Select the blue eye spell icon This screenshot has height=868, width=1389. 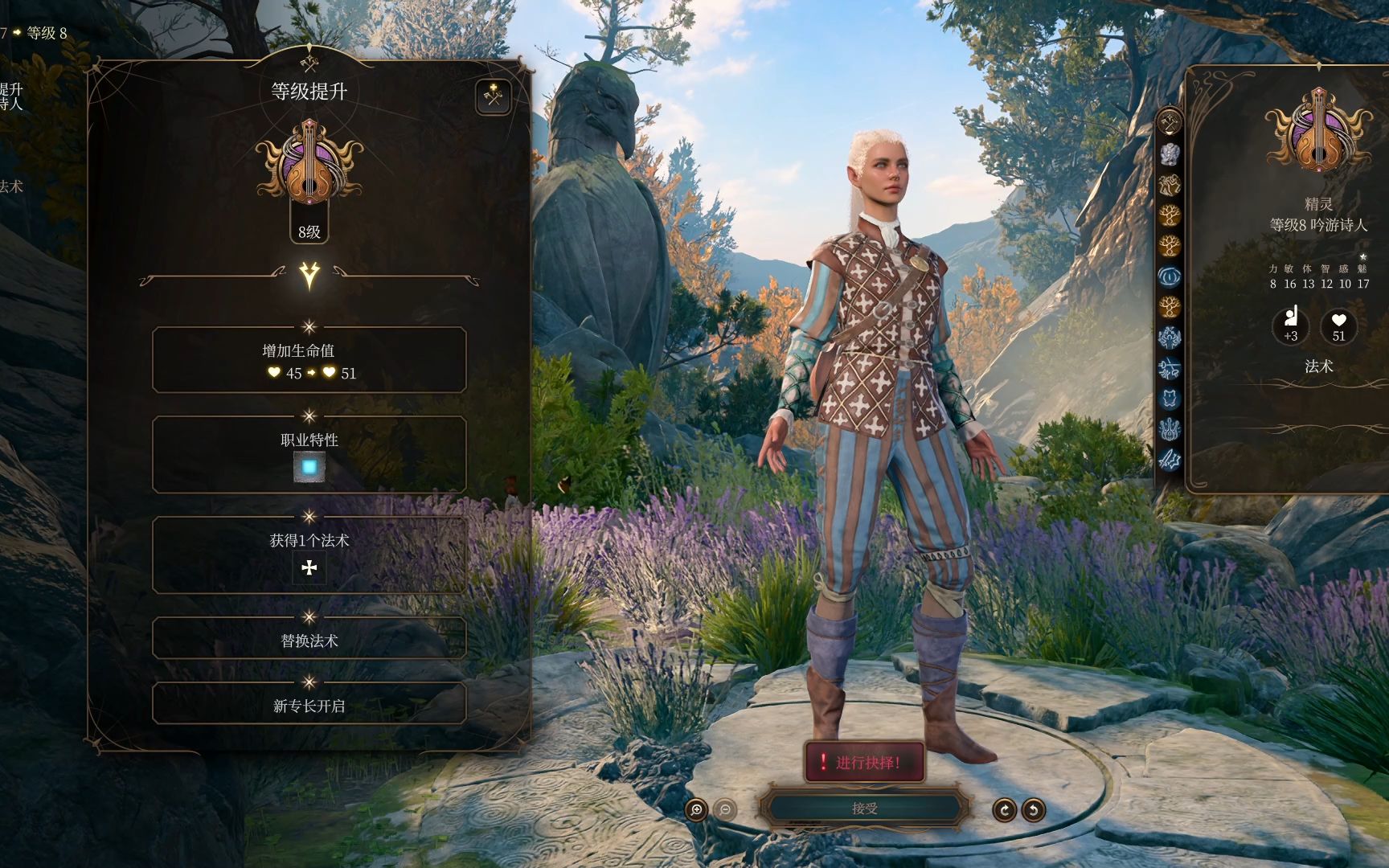click(x=1169, y=276)
